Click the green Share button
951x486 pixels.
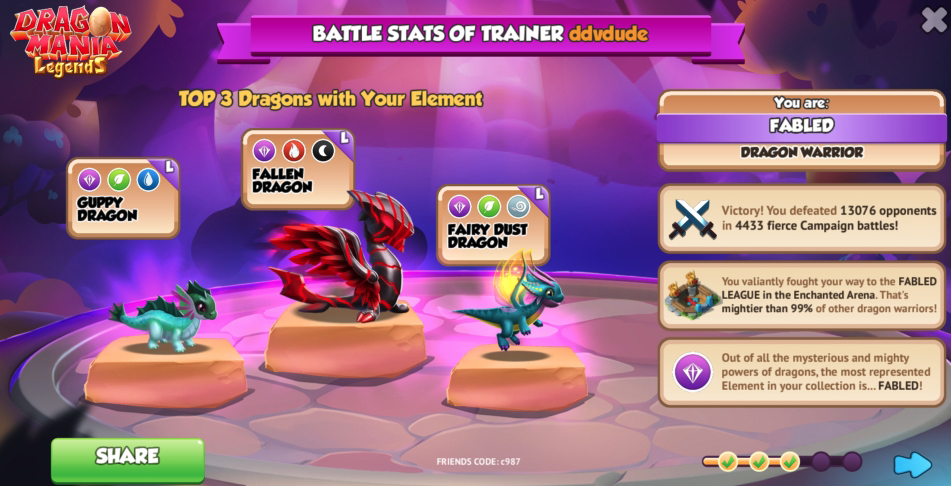coord(127,458)
